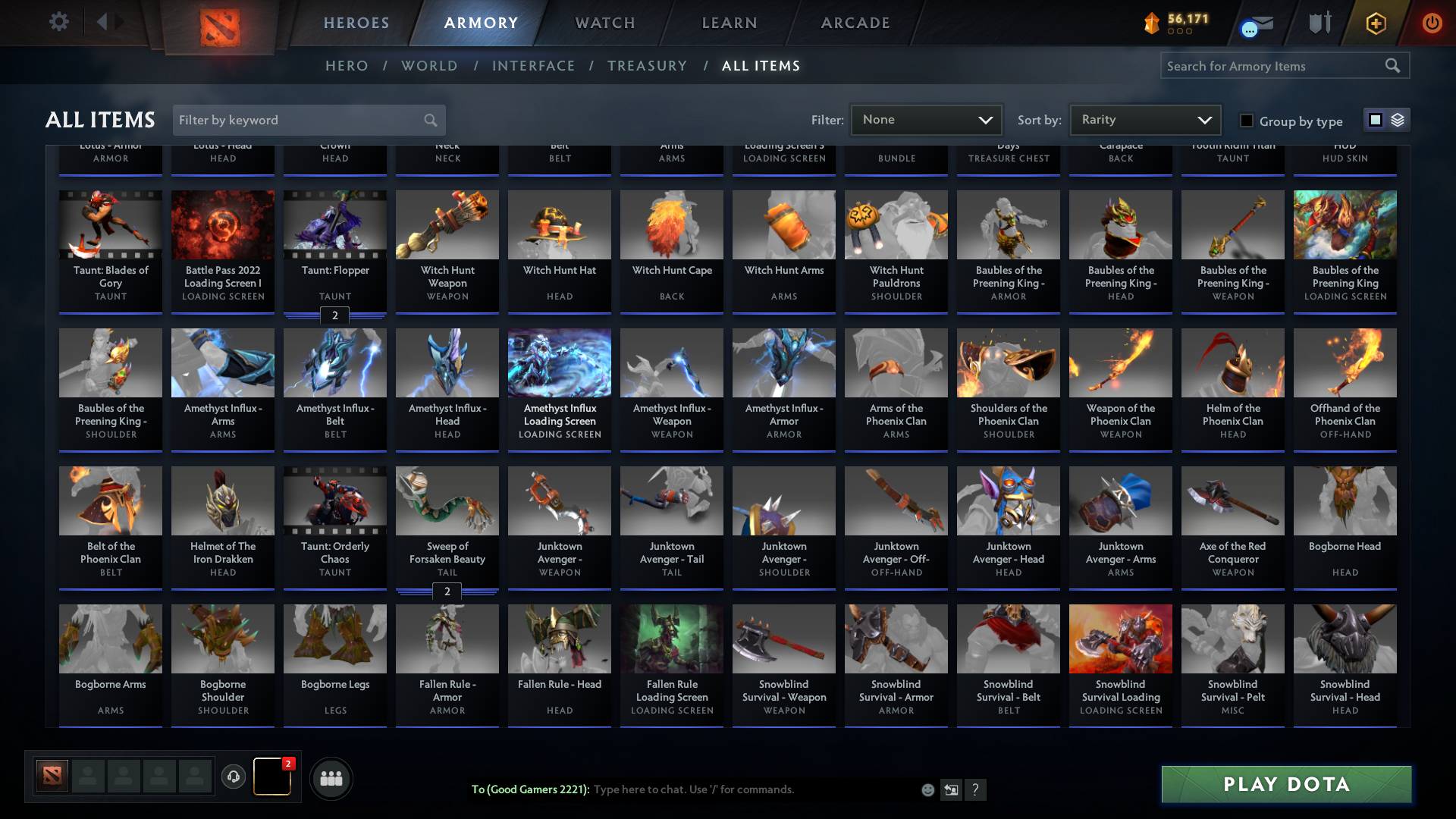The image size is (1456, 819).
Task: Open the group finder people icon
Action: [x=331, y=778]
